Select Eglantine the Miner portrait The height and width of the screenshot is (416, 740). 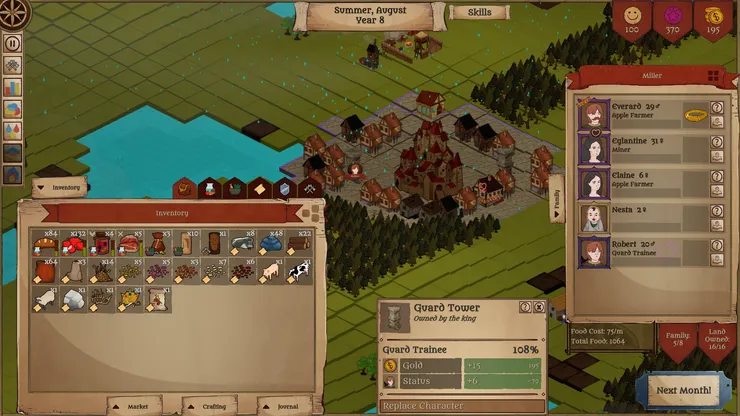pos(593,150)
